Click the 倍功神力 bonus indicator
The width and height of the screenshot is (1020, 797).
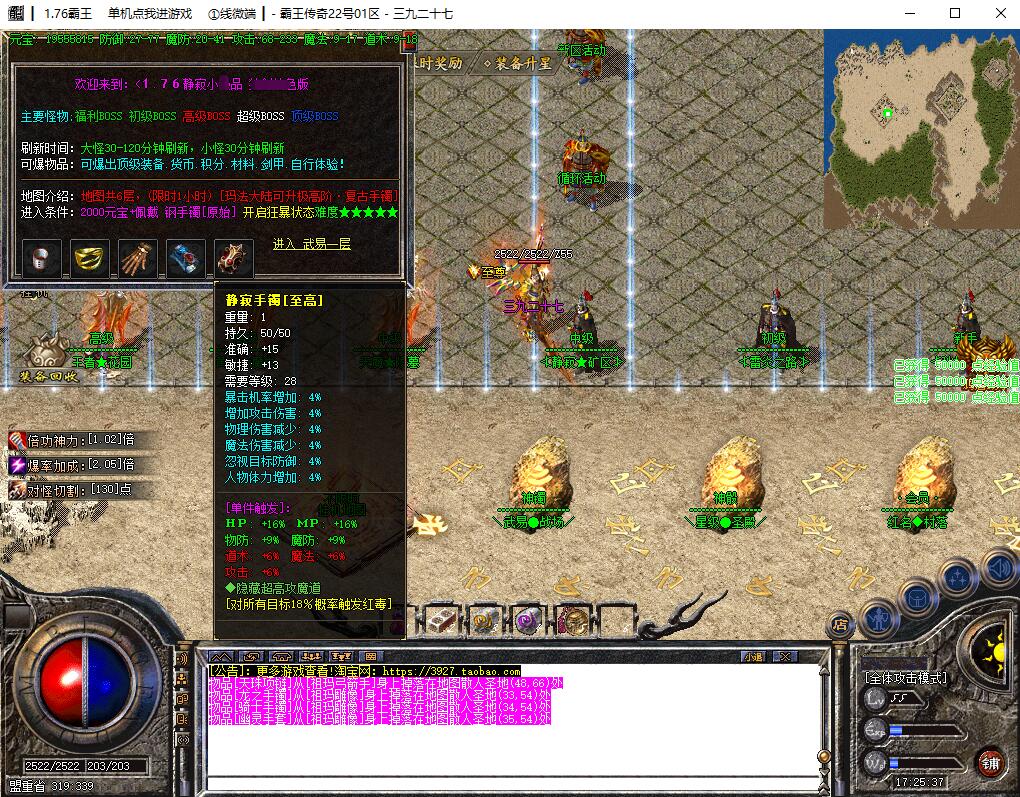(72, 440)
